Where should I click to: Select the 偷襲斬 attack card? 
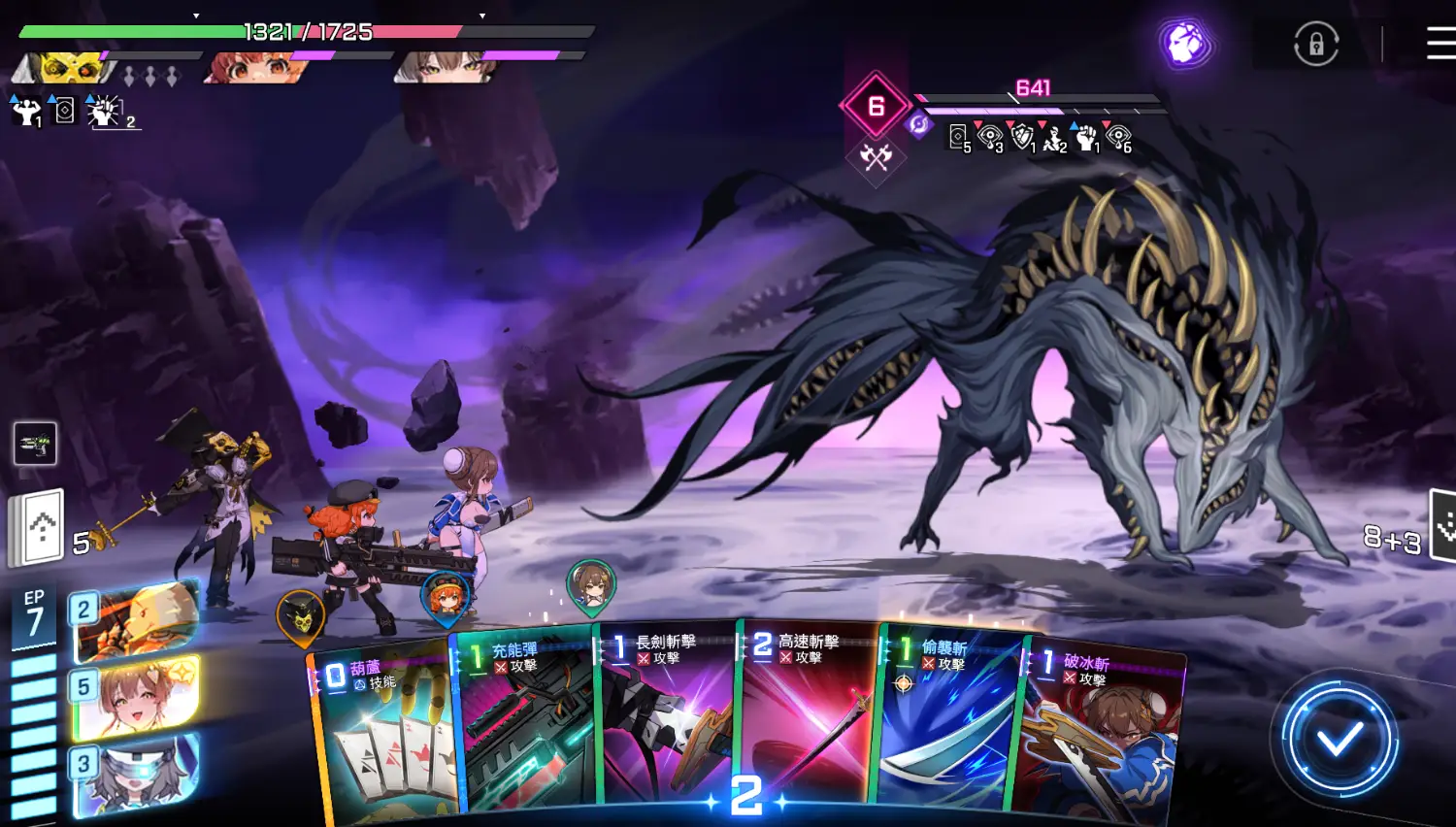pos(947,723)
